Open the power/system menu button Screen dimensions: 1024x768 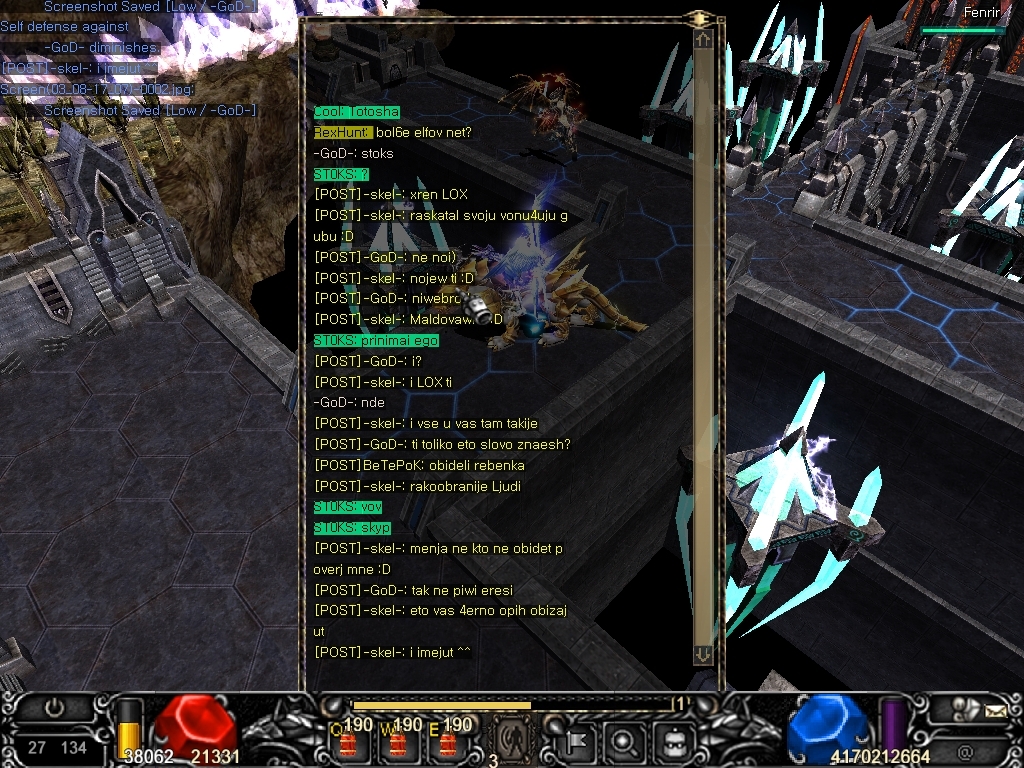(x=53, y=708)
